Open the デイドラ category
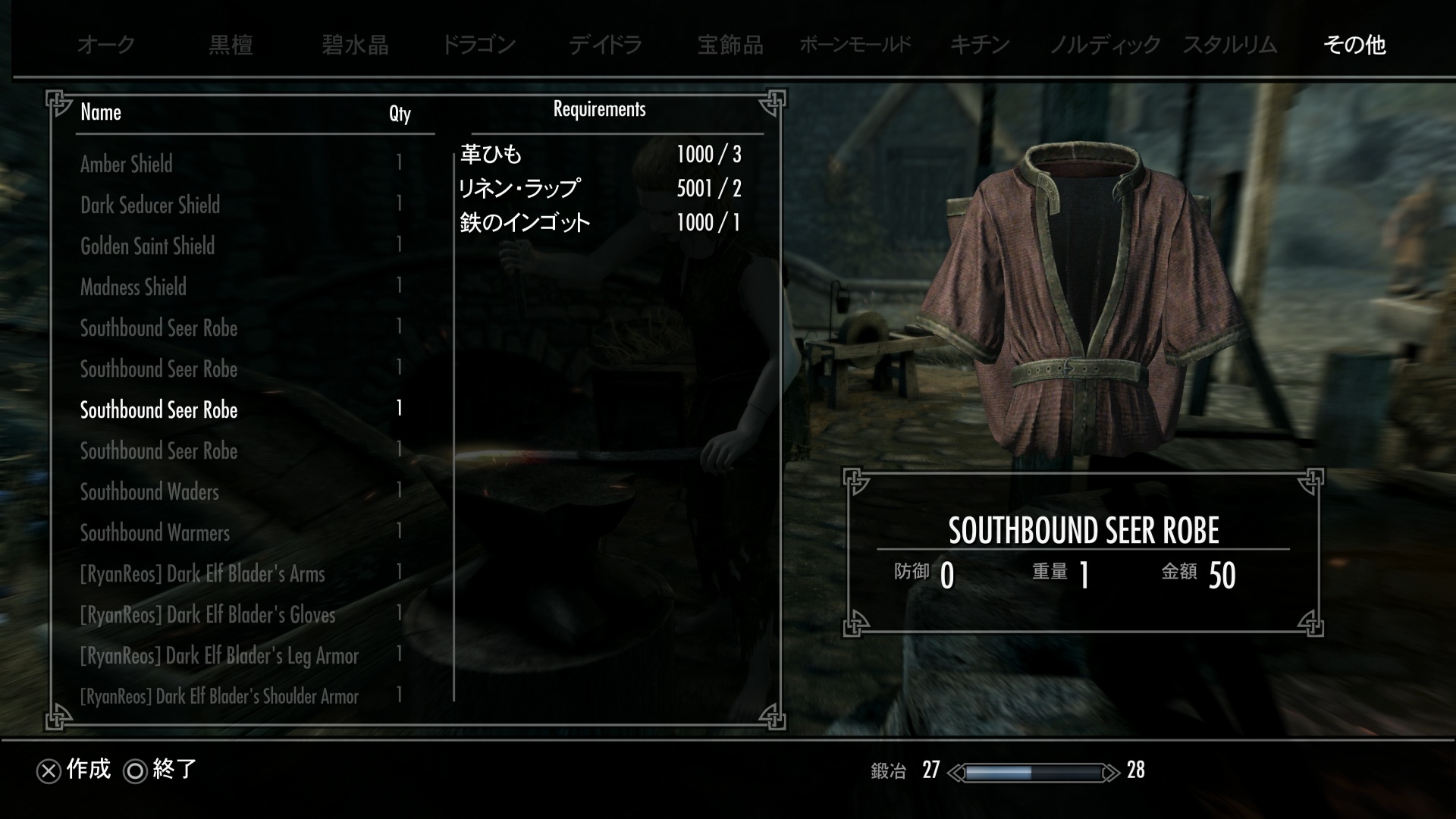Viewport: 1456px width, 819px height. [x=605, y=45]
